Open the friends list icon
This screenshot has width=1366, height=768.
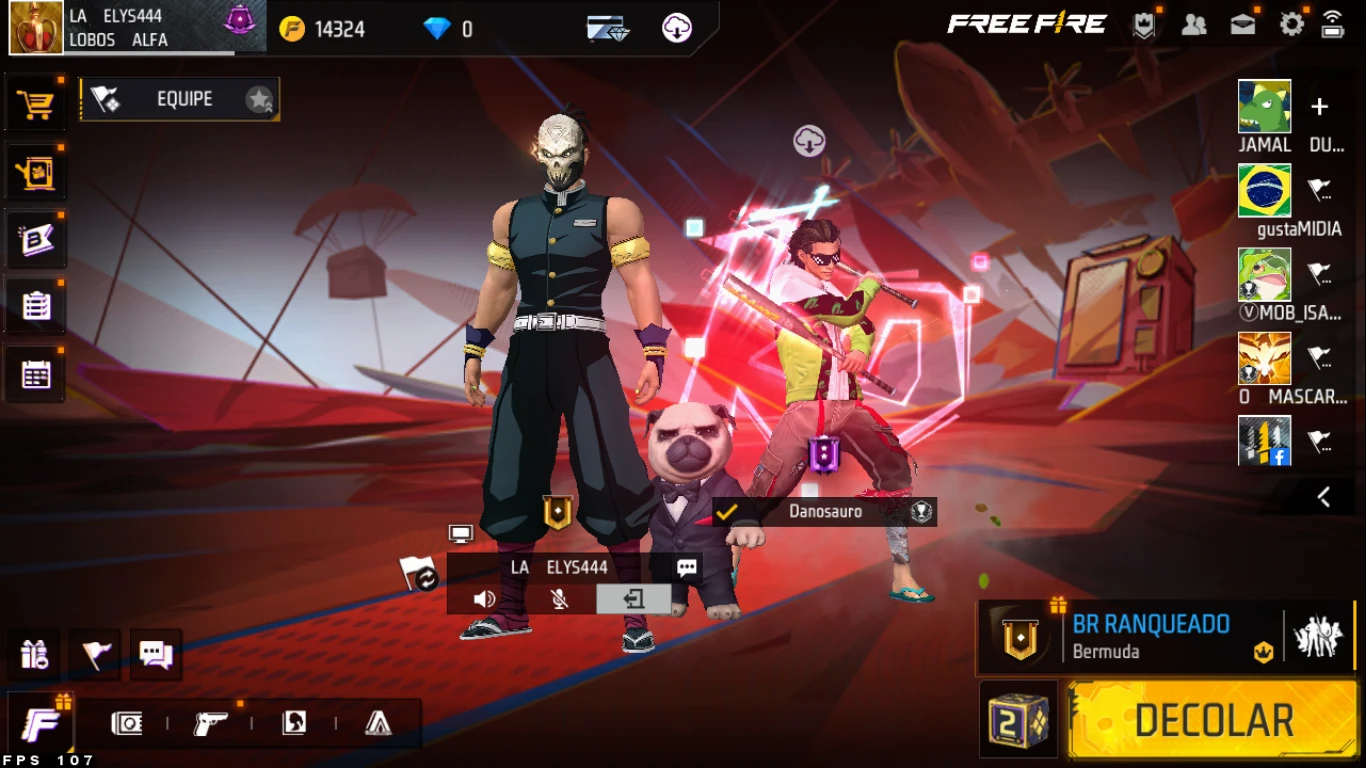1193,25
